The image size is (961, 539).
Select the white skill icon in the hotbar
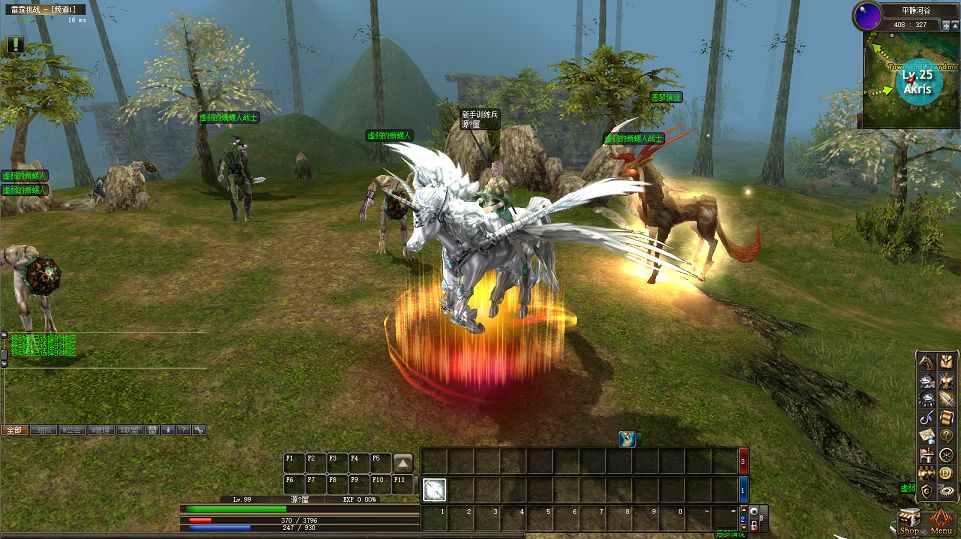434,489
